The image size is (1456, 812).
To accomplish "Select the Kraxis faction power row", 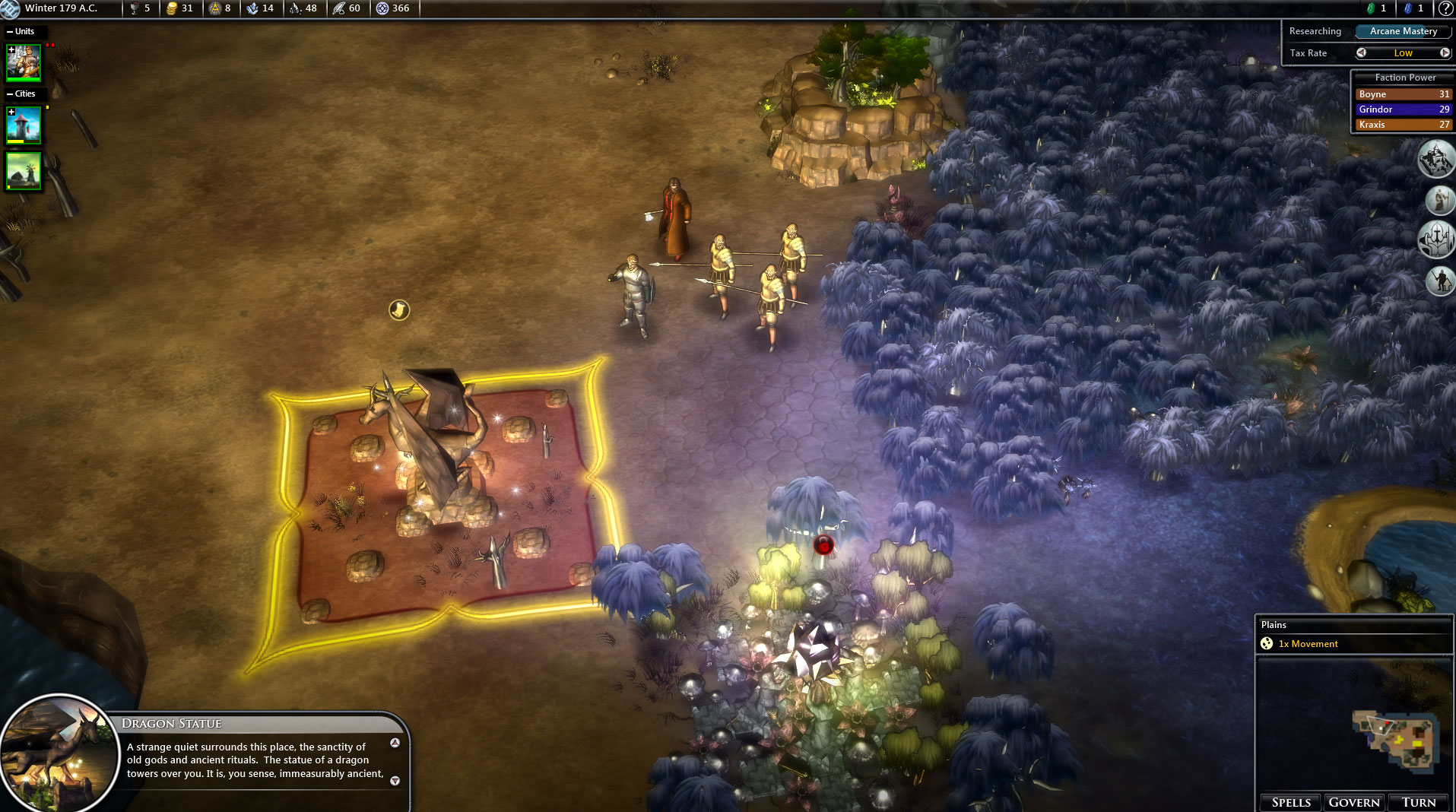I will 1404,125.
